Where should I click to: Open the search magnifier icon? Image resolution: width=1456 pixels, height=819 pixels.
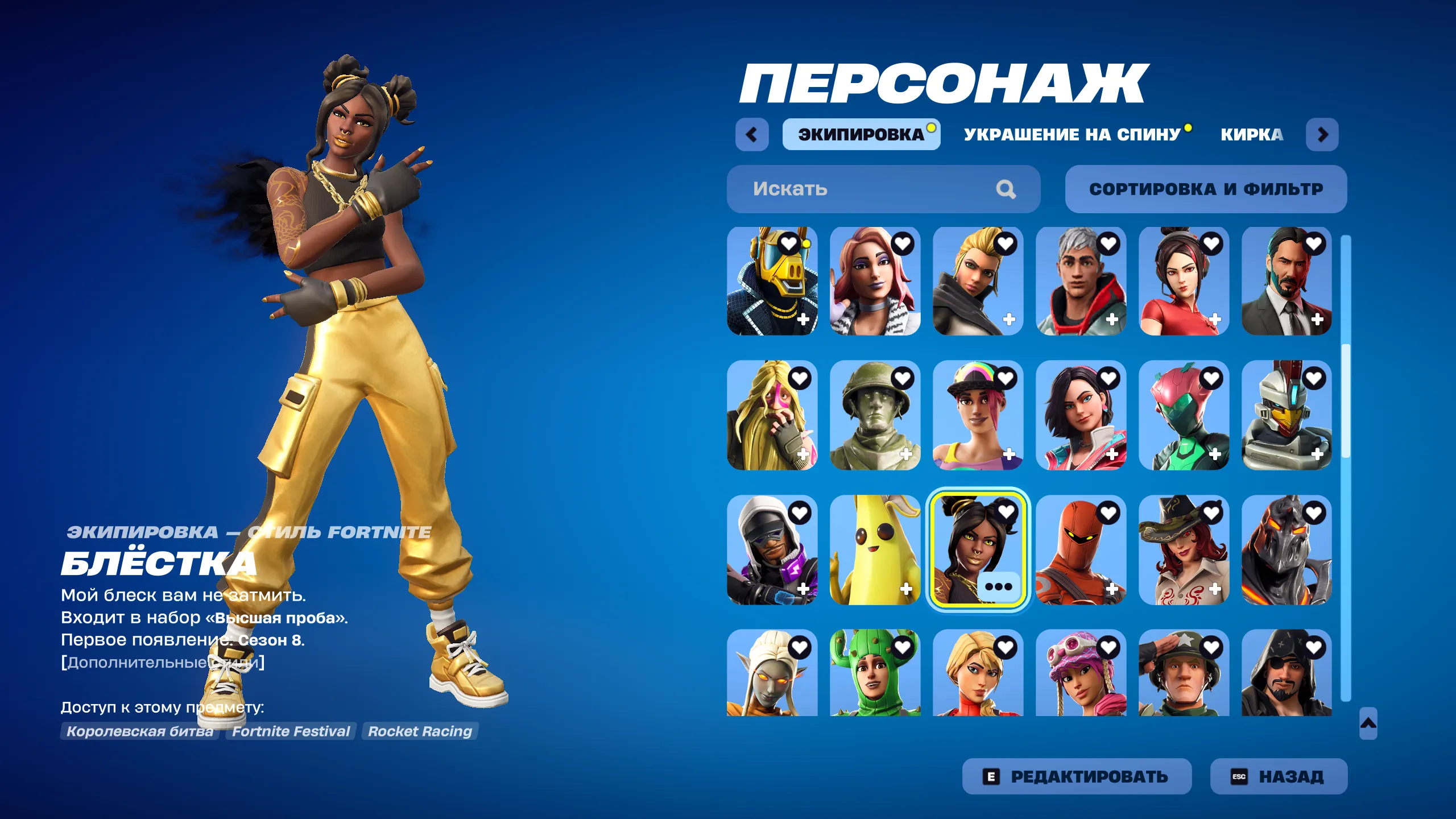1006,189
